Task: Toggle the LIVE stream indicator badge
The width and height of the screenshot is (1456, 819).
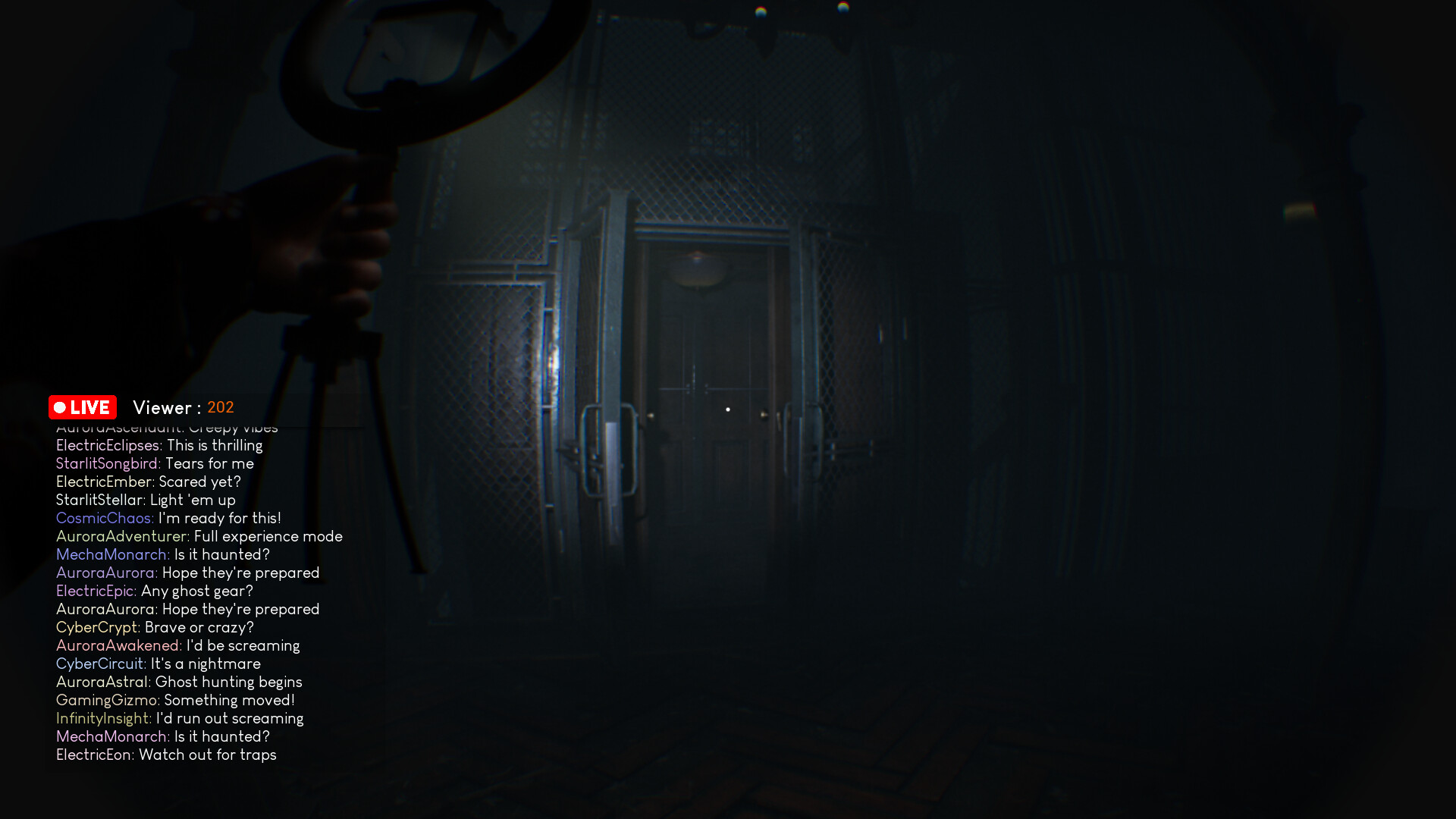Action: click(82, 407)
